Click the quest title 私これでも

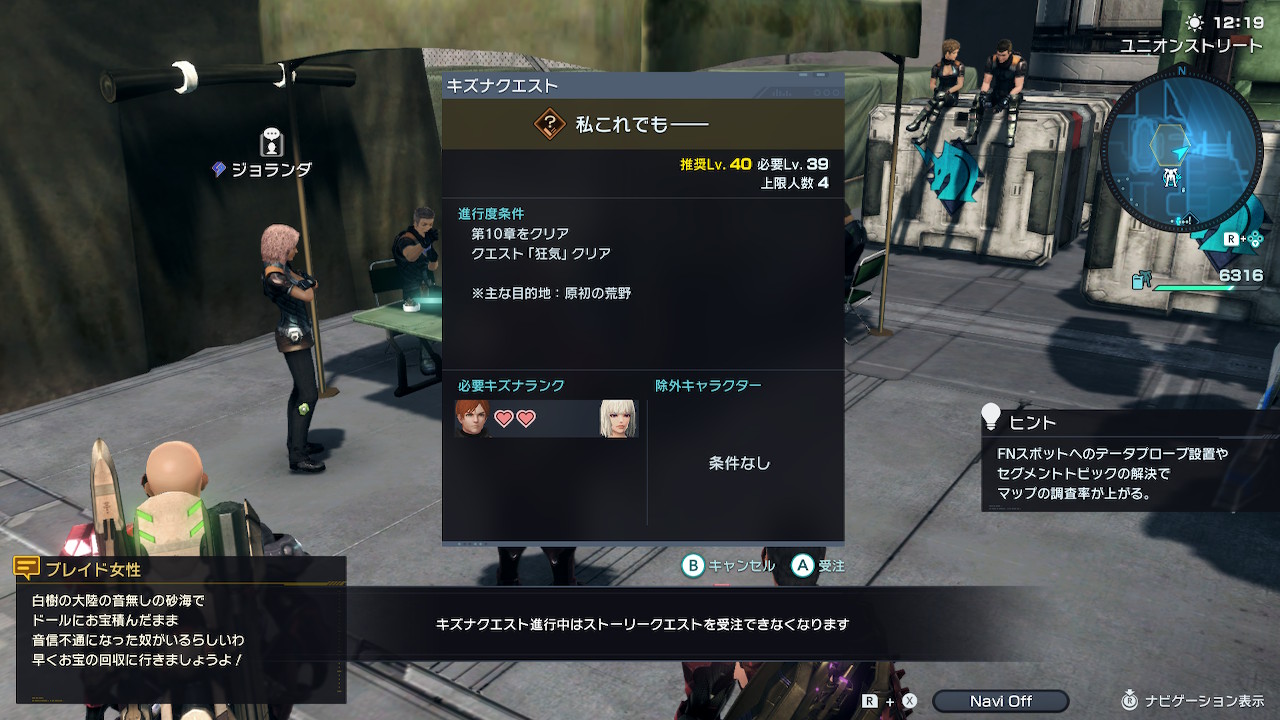click(x=640, y=124)
